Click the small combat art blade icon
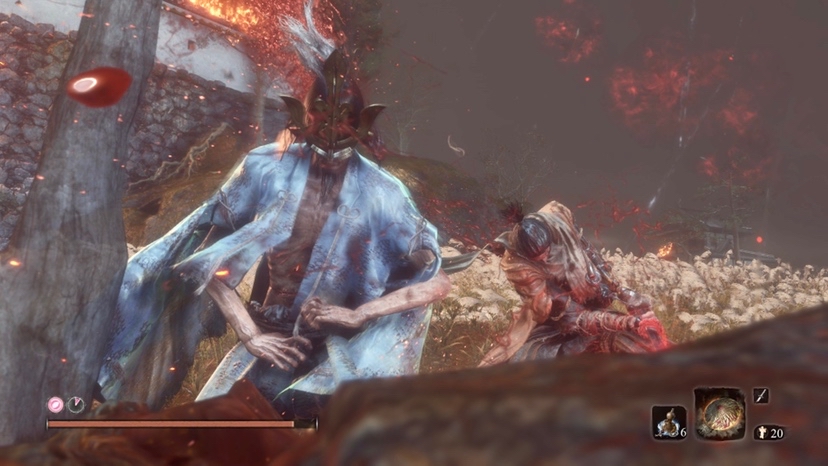The width and height of the screenshot is (828, 466). click(761, 397)
